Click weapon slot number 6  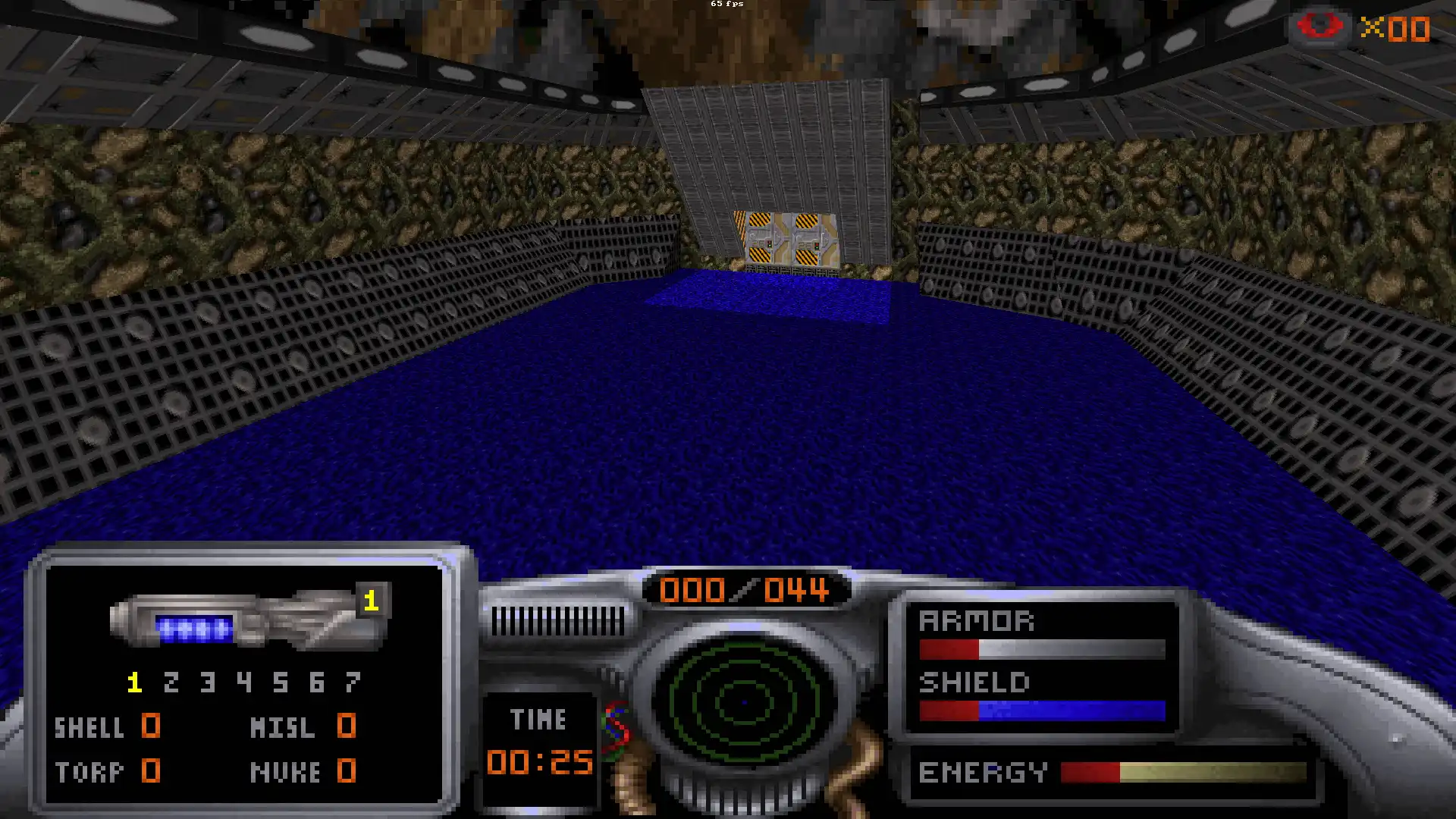point(317,682)
